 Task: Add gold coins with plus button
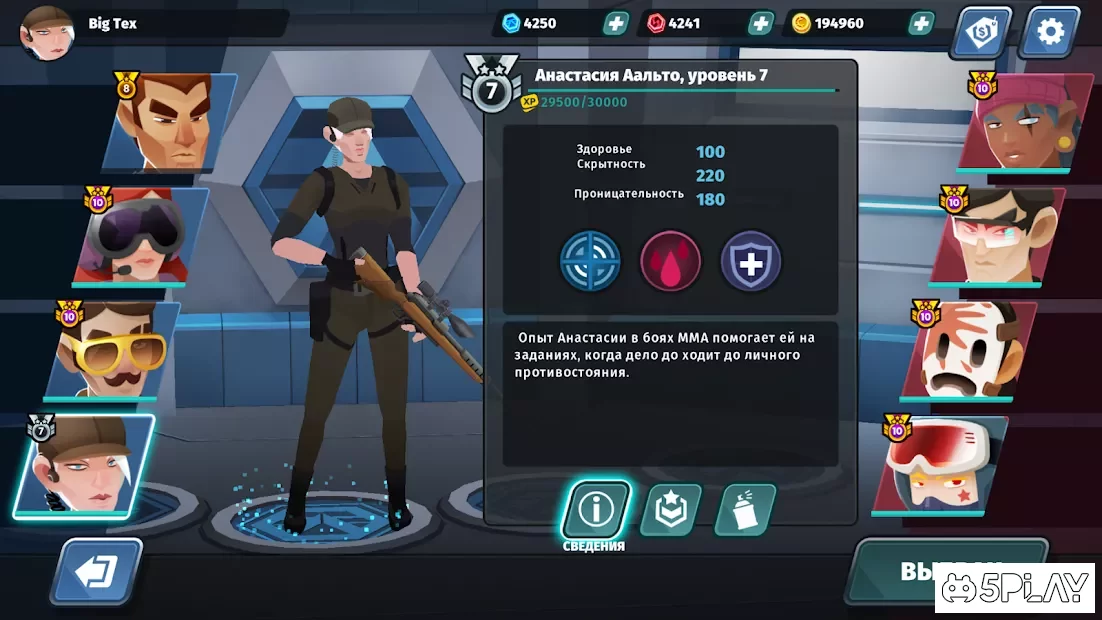click(920, 23)
